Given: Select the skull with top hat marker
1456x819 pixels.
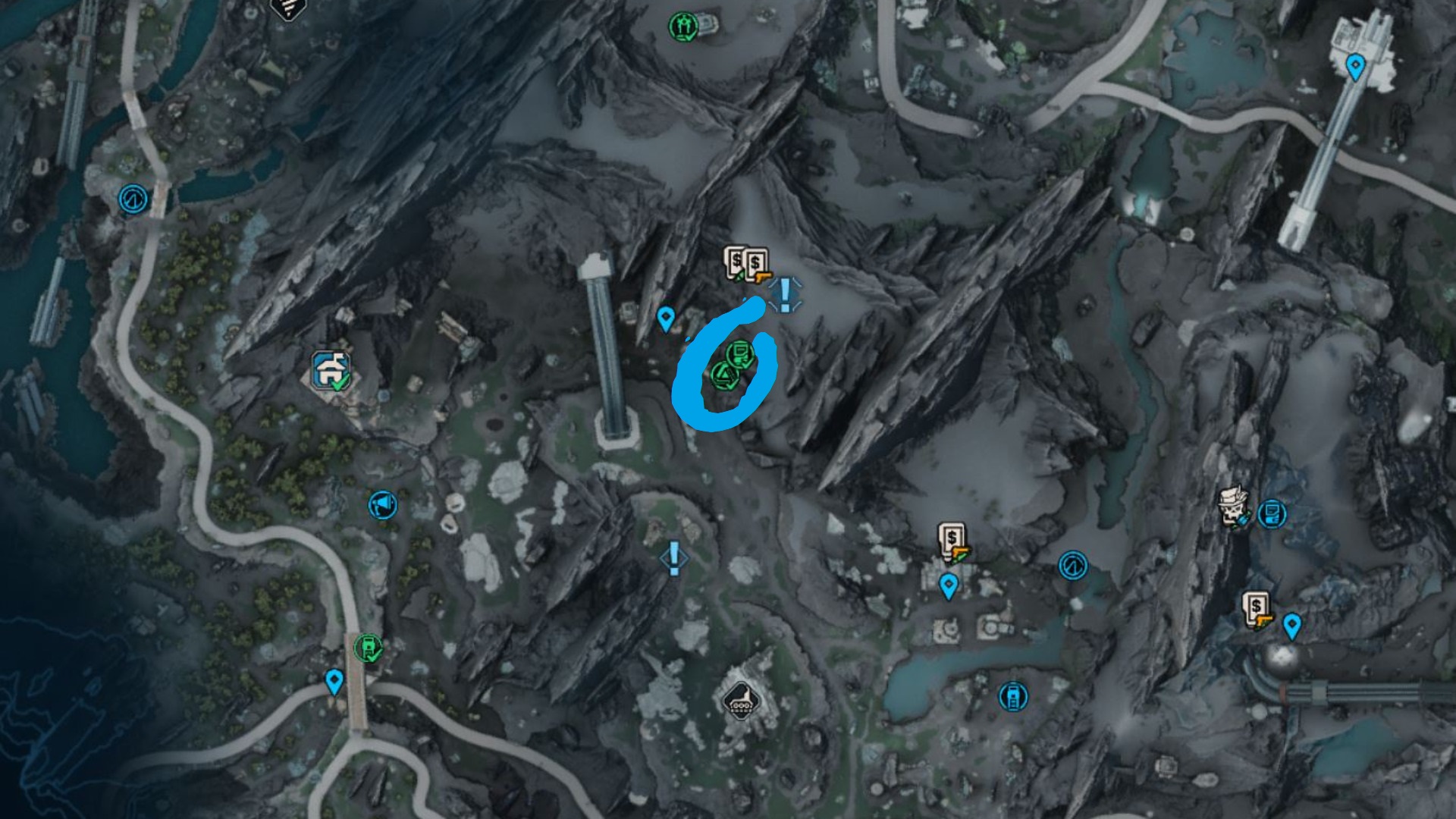Looking at the screenshot, I should pos(1231,506).
